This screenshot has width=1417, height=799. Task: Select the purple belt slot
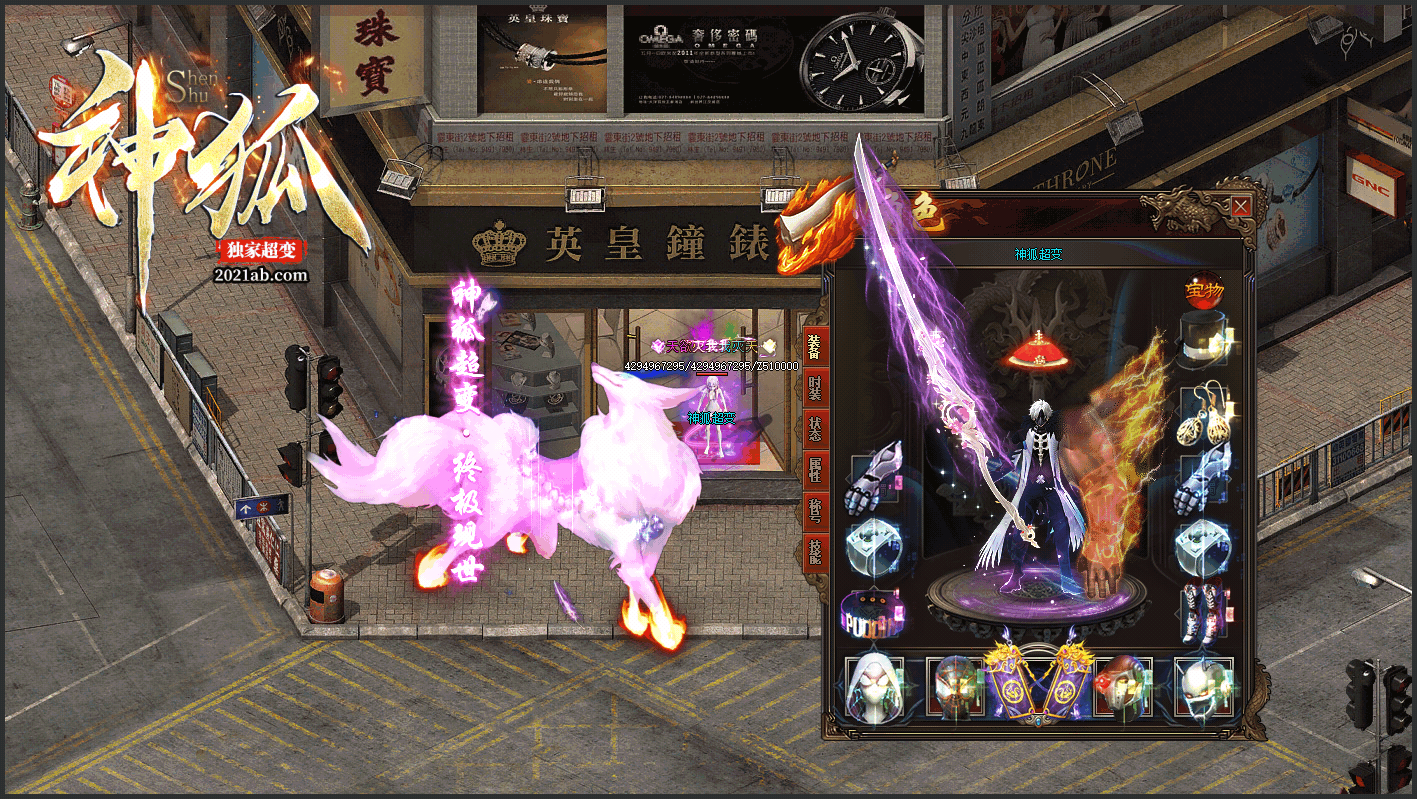873,612
